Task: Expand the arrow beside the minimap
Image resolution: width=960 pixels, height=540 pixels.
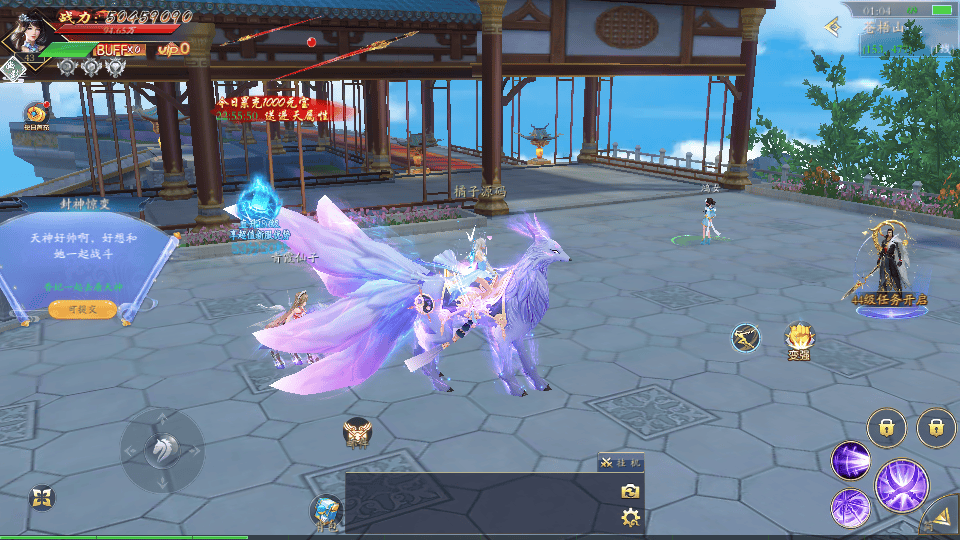Action: (x=832, y=26)
